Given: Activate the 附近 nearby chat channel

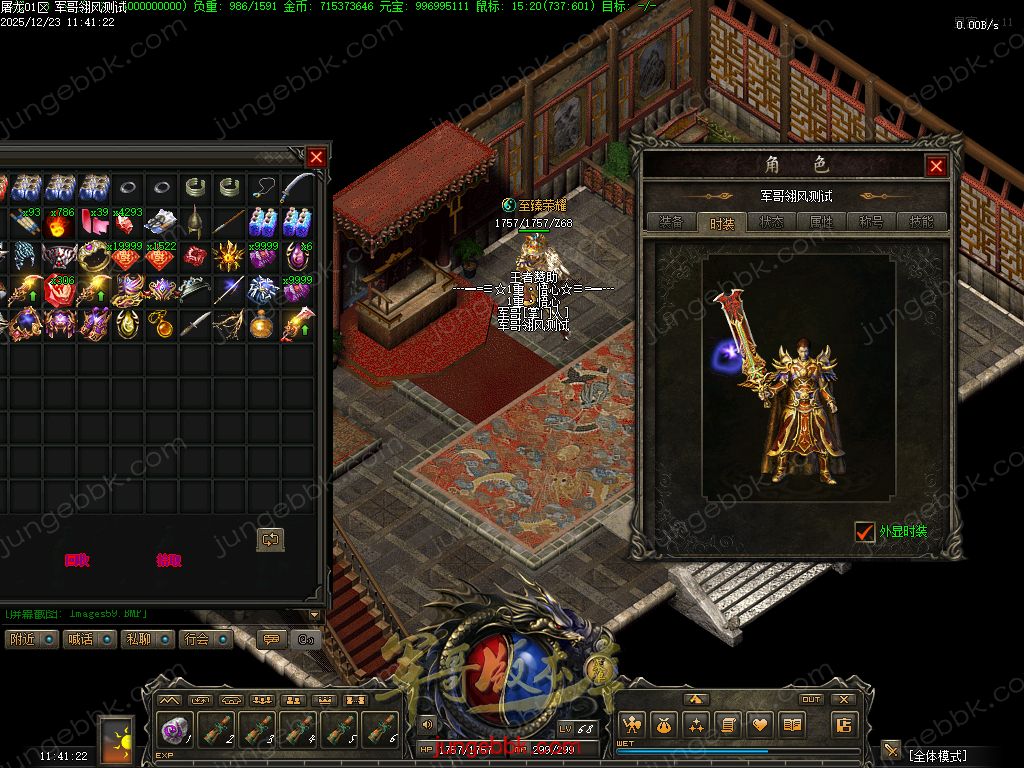Looking at the screenshot, I should click(x=31, y=639).
